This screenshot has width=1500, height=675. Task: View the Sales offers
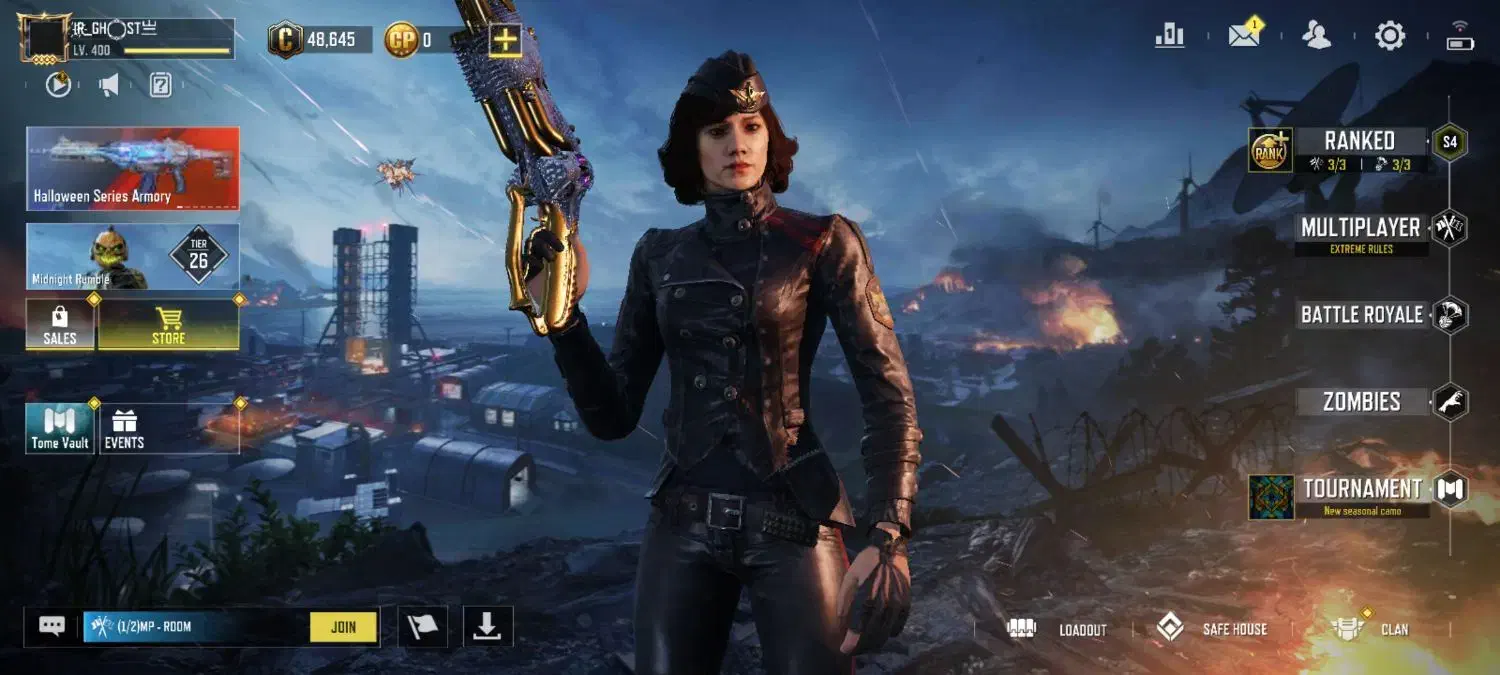60,326
